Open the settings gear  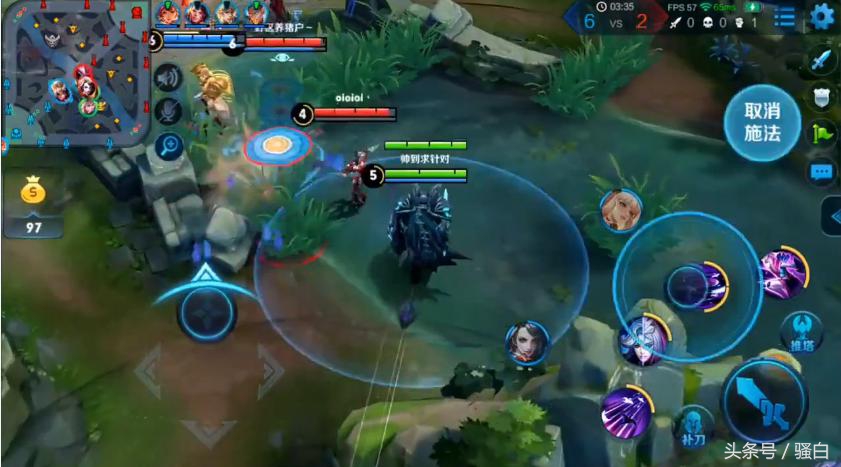click(822, 16)
